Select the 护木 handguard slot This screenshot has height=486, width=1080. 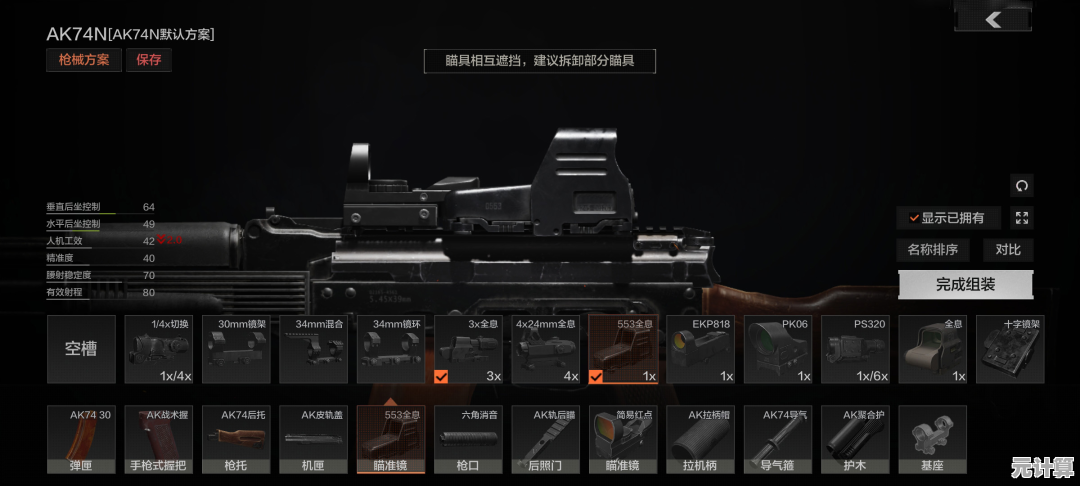(x=855, y=439)
